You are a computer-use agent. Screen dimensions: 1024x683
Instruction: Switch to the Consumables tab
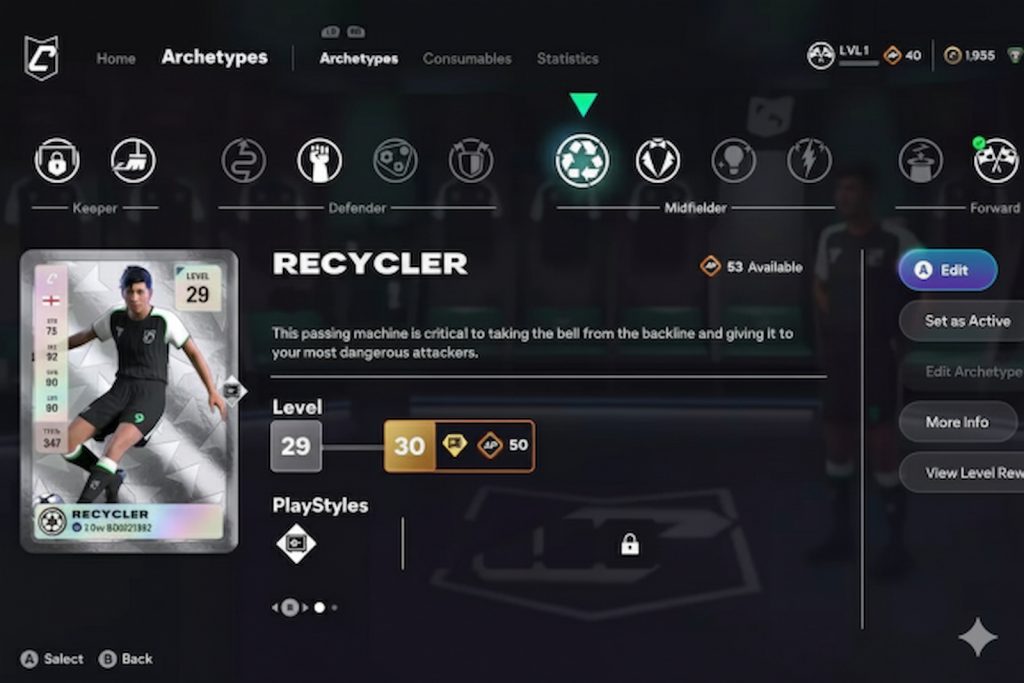click(467, 58)
